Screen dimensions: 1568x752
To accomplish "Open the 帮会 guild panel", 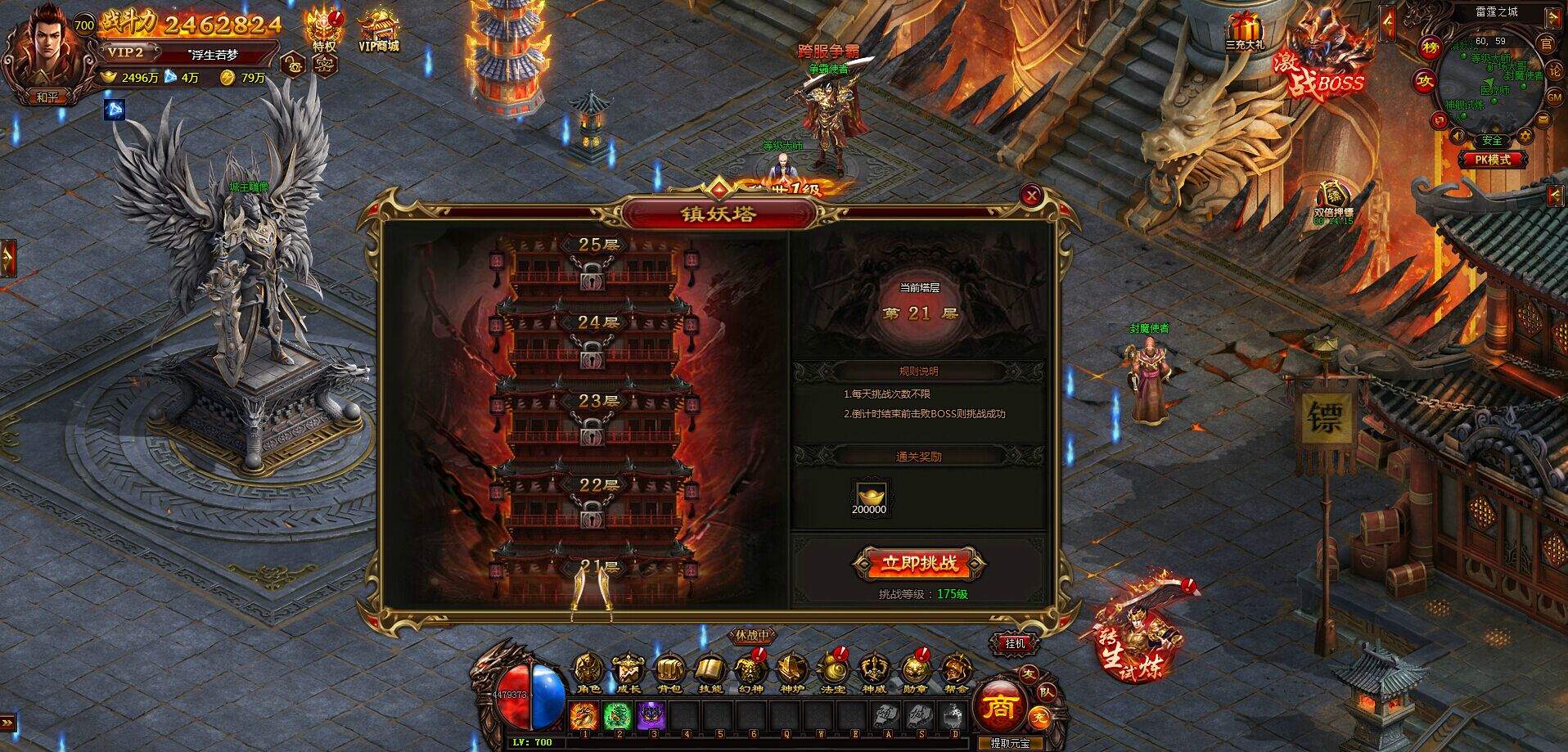I will click(x=955, y=672).
